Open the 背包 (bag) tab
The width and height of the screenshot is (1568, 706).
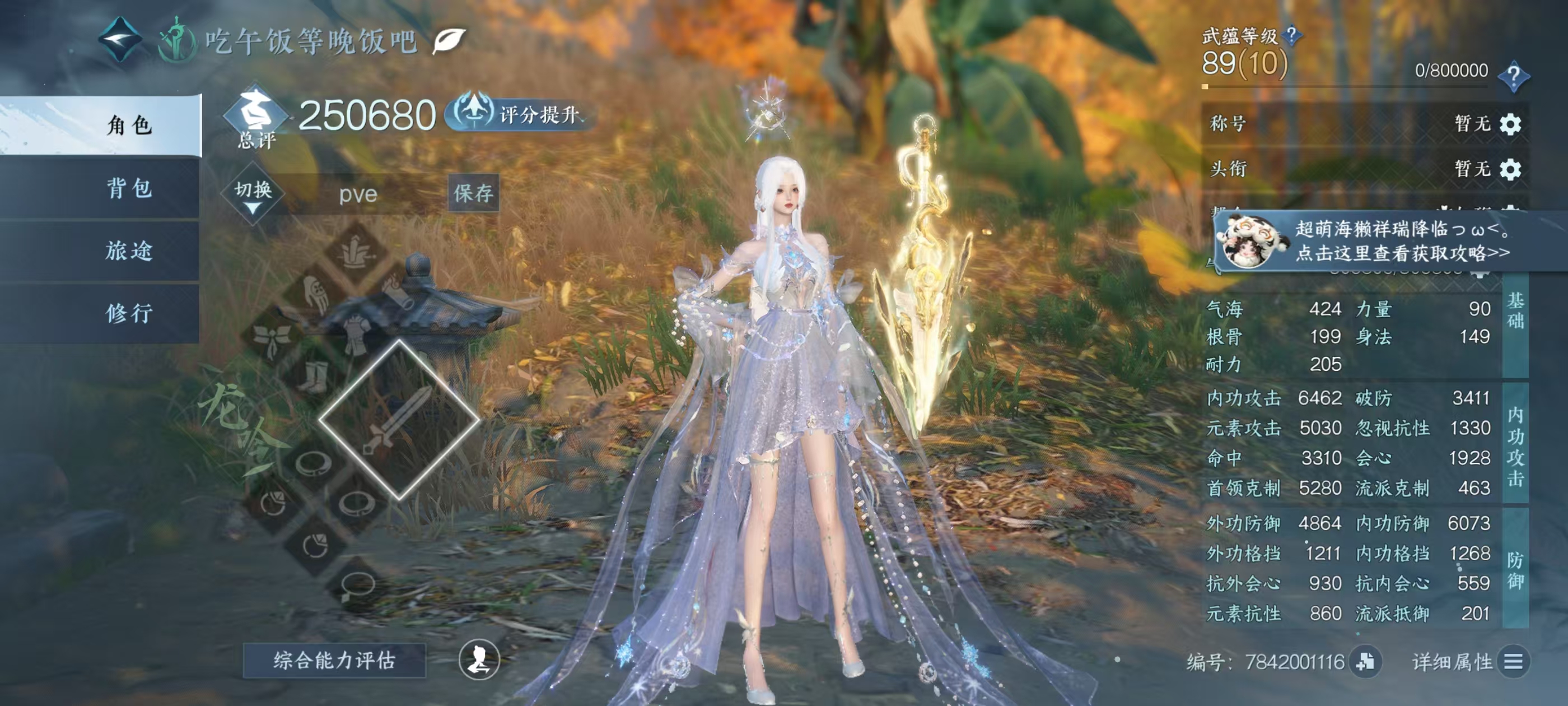129,188
